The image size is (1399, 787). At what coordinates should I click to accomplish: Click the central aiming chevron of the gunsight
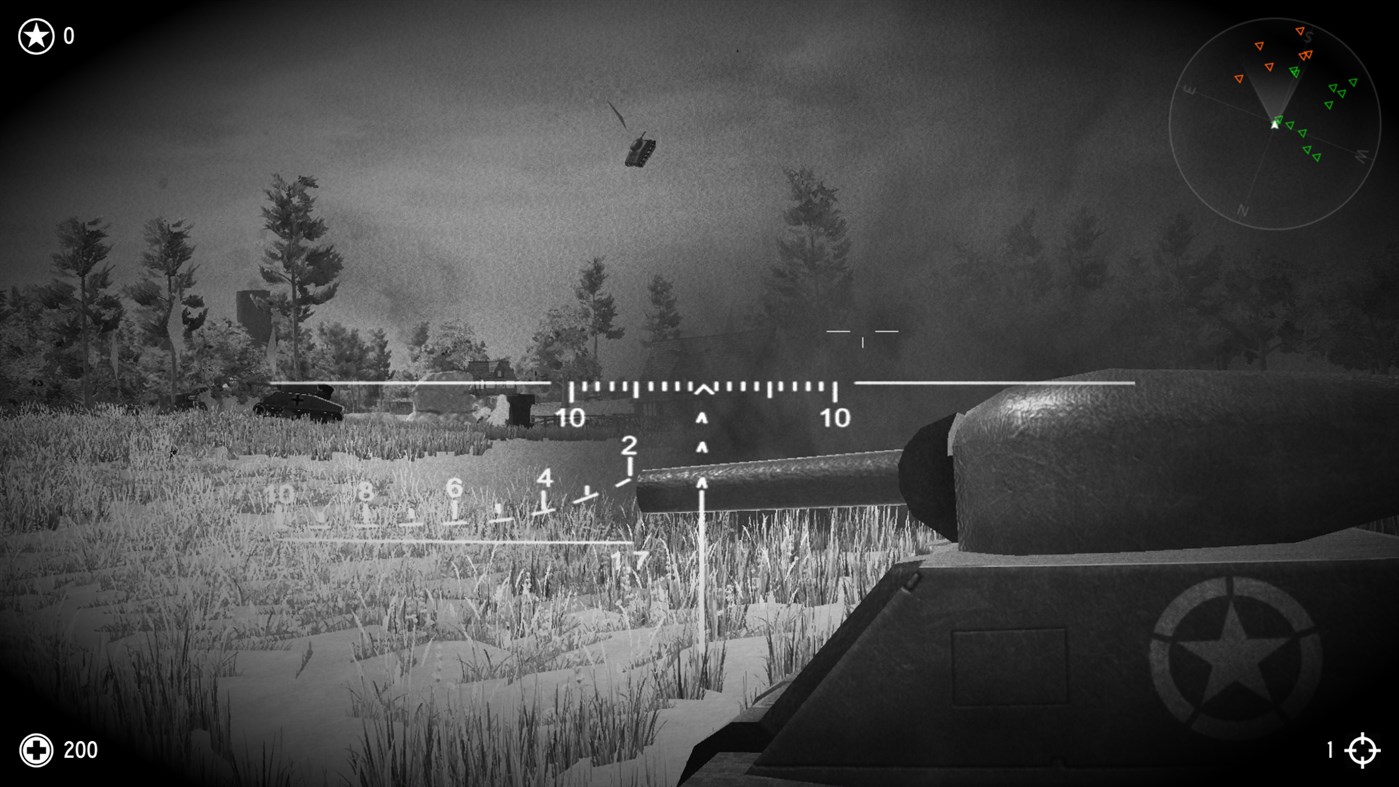click(x=703, y=390)
